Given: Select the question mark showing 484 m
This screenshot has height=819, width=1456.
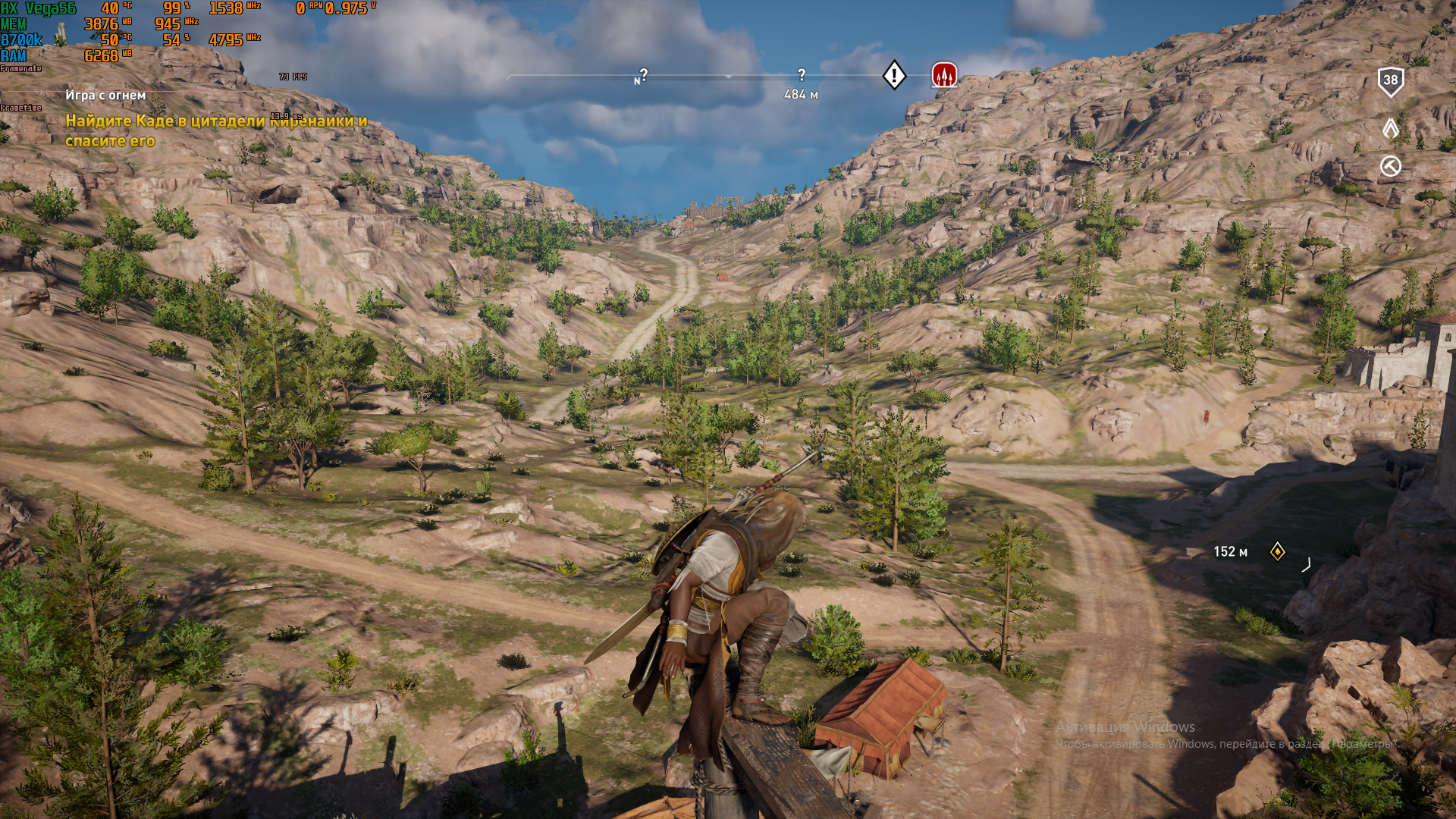Looking at the screenshot, I should [802, 74].
